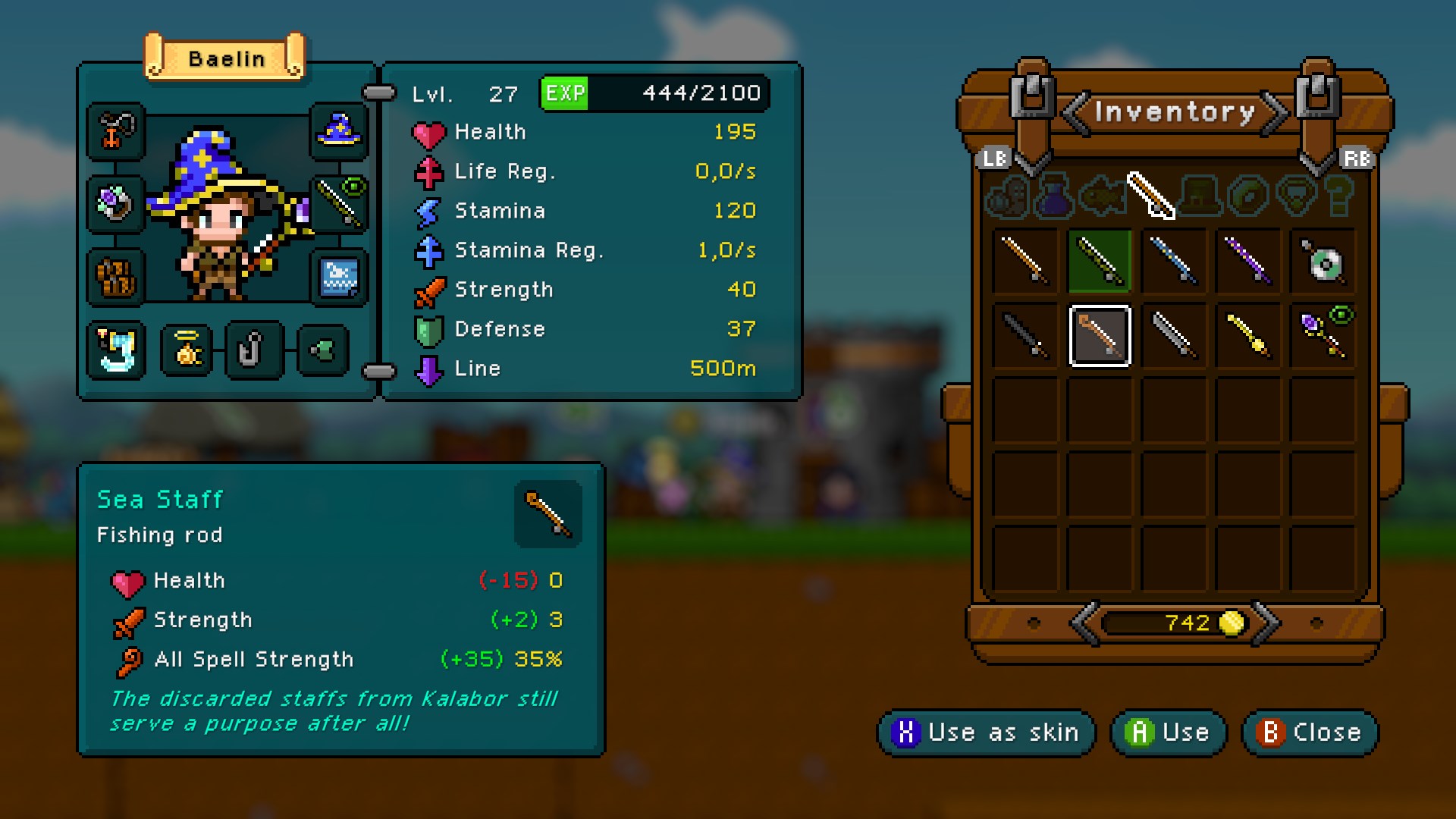Pick the purple fishing rod slot
This screenshot has width=1456, height=819.
click(1247, 262)
